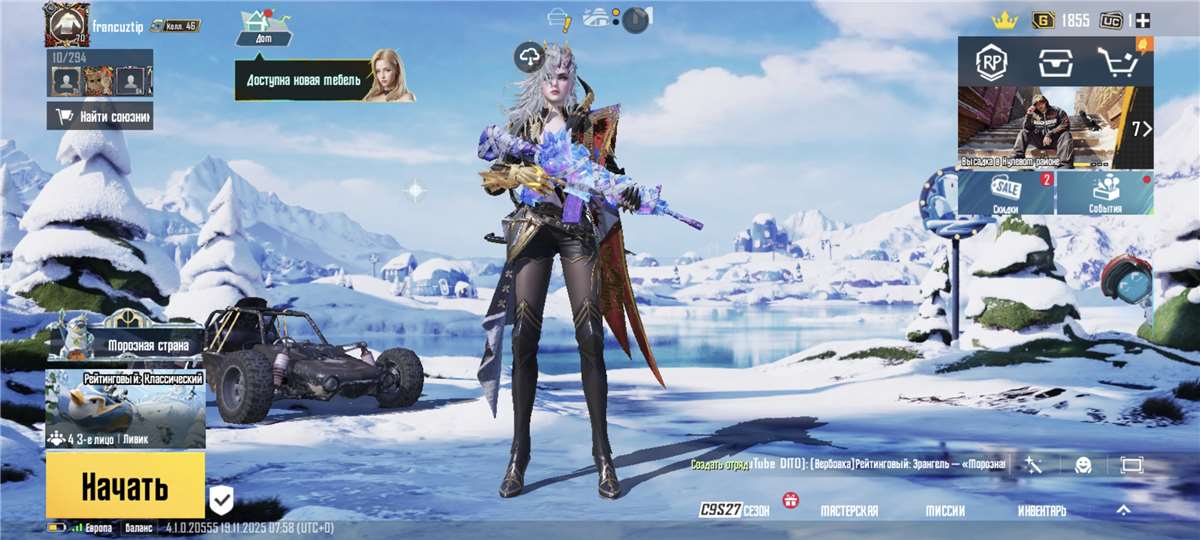The image size is (1200, 540).
Task: Open the Скидки sale section
Action: click(1006, 192)
